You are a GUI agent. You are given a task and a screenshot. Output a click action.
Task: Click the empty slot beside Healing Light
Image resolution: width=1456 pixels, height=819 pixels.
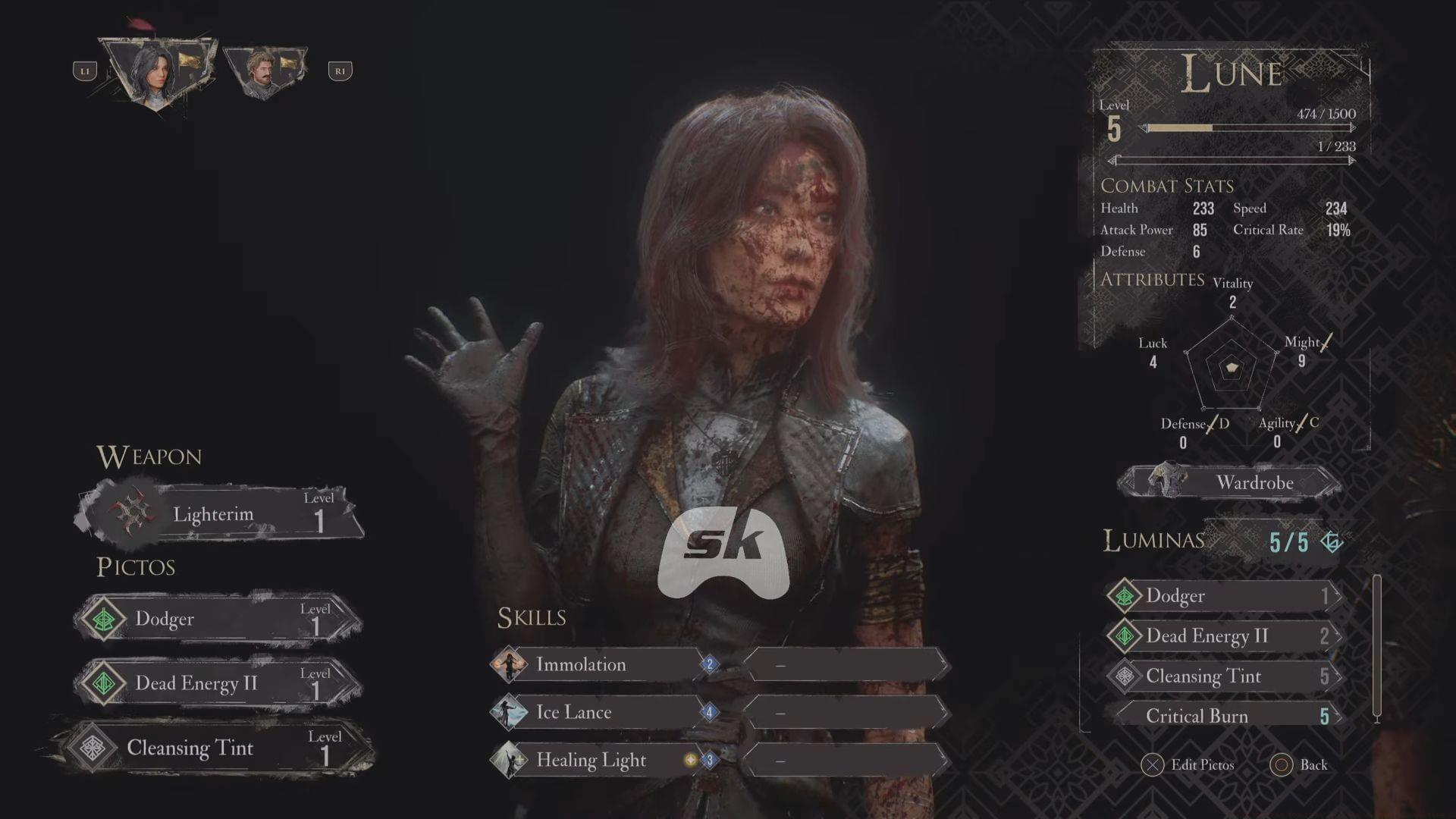(x=846, y=760)
